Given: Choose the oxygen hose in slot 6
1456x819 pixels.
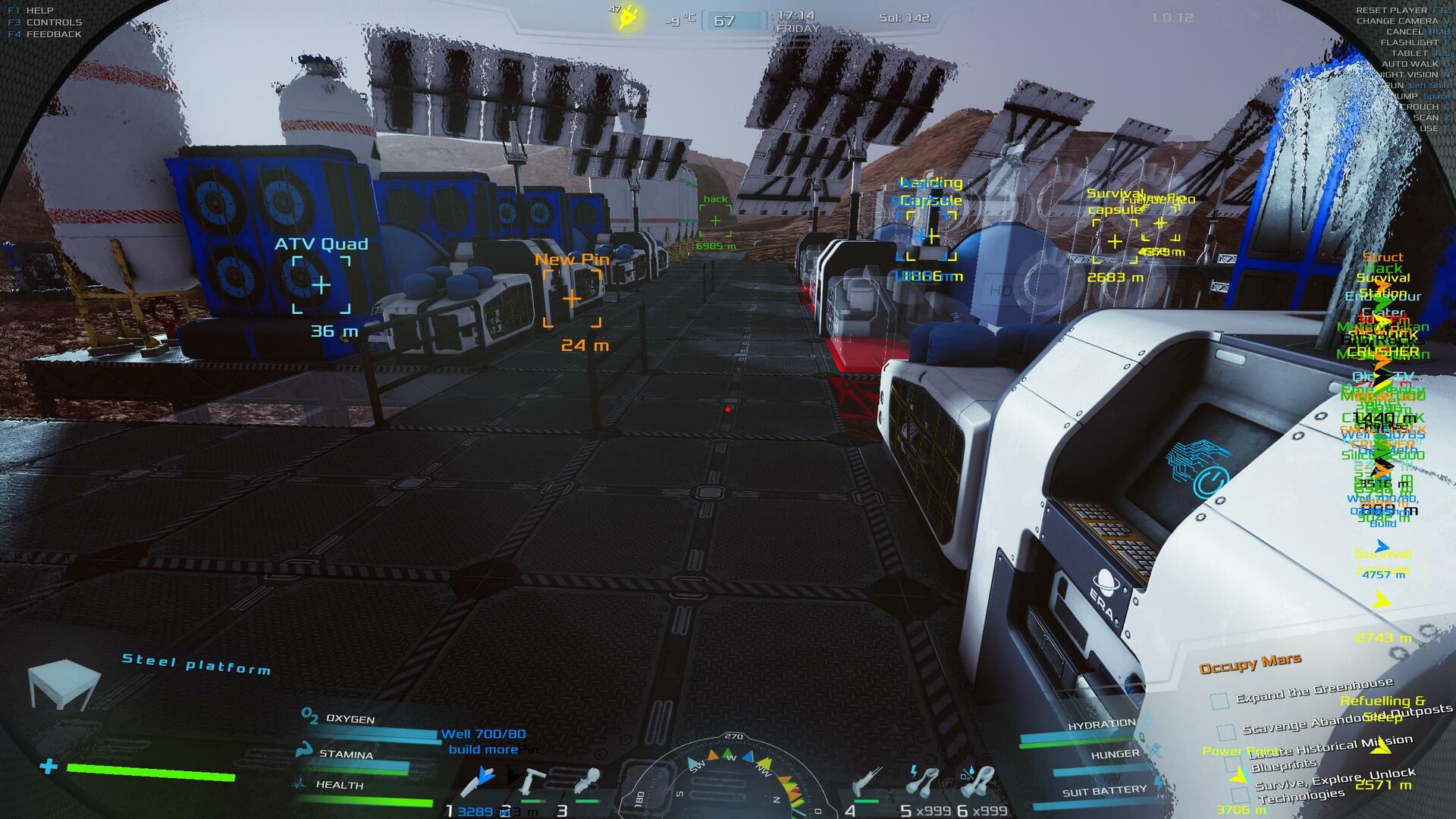Looking at the screenshot, I should click(977, 781).
